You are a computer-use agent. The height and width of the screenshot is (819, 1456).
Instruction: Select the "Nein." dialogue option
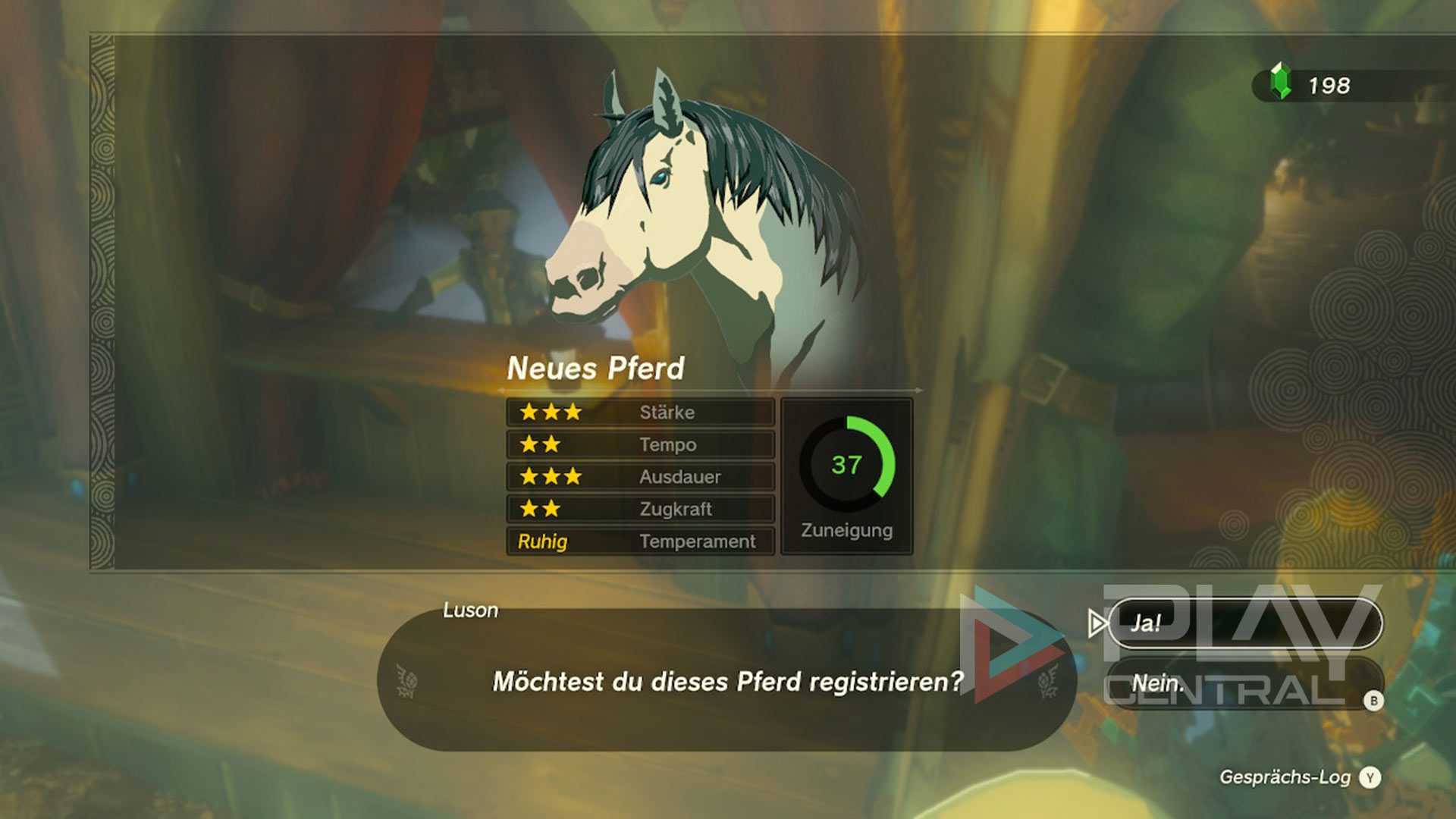point(1244,683)
